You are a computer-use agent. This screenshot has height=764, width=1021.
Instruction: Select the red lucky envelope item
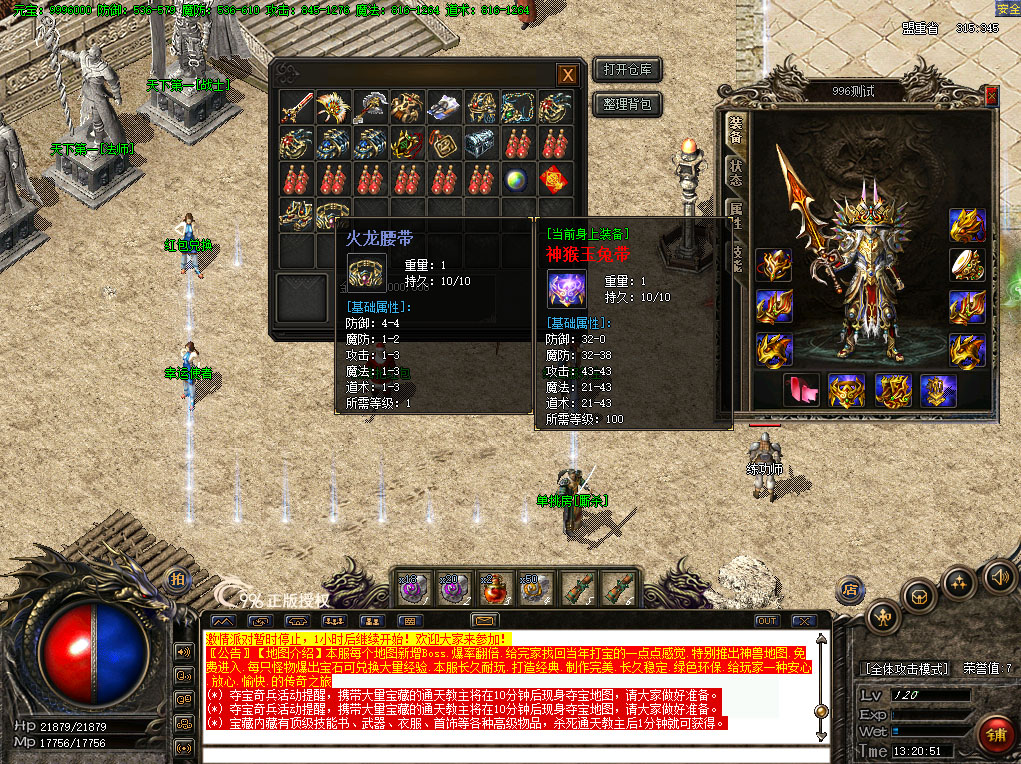(555, 180)
